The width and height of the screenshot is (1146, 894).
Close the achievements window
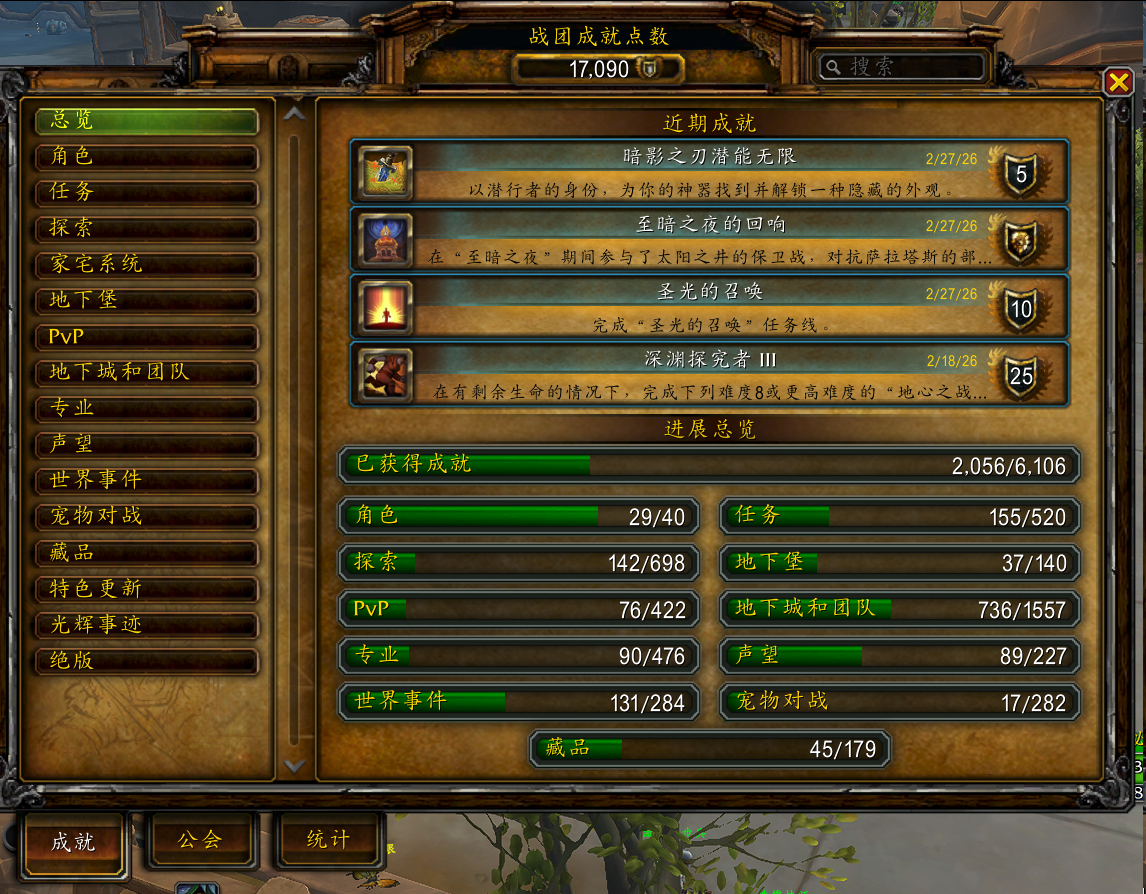(x=1117, y=82)
